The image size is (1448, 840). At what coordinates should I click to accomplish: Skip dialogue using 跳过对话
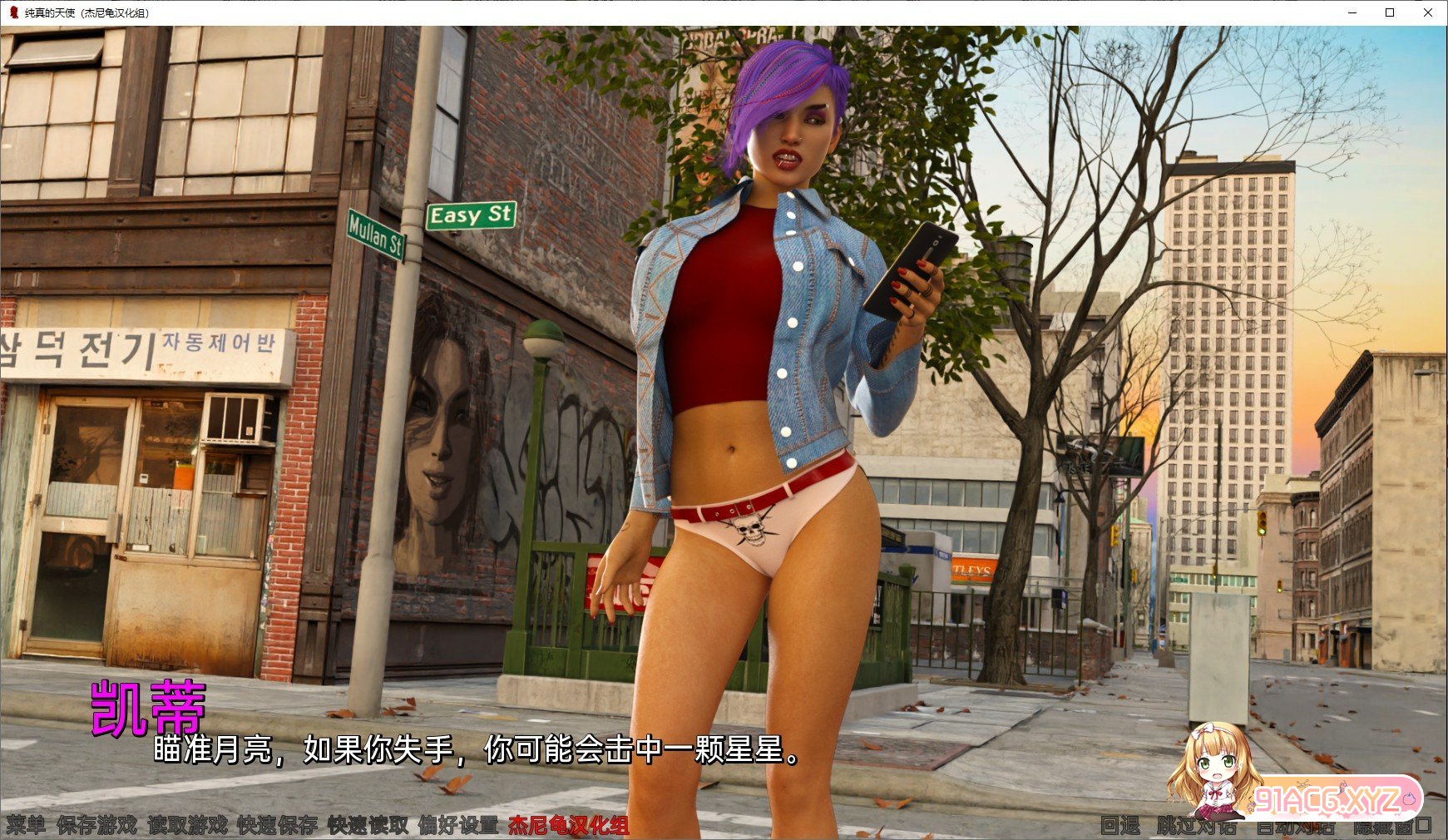[1196, 825]
